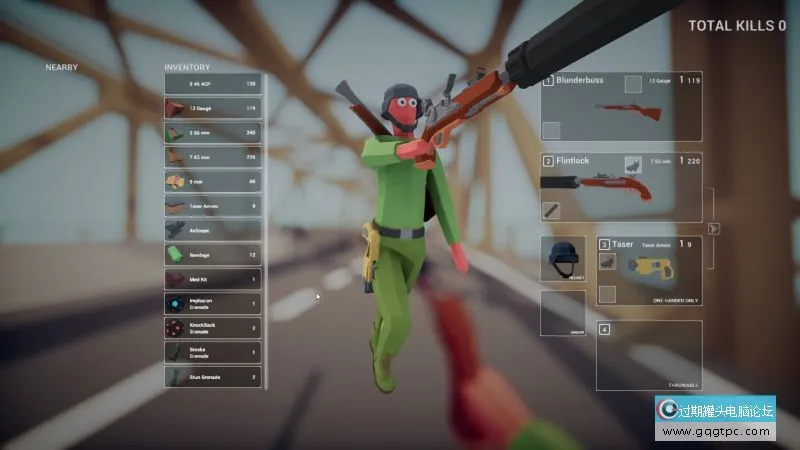Select the Stun Grenade inventory row
The width and height of the screenshot is (800, 450).
212,377
